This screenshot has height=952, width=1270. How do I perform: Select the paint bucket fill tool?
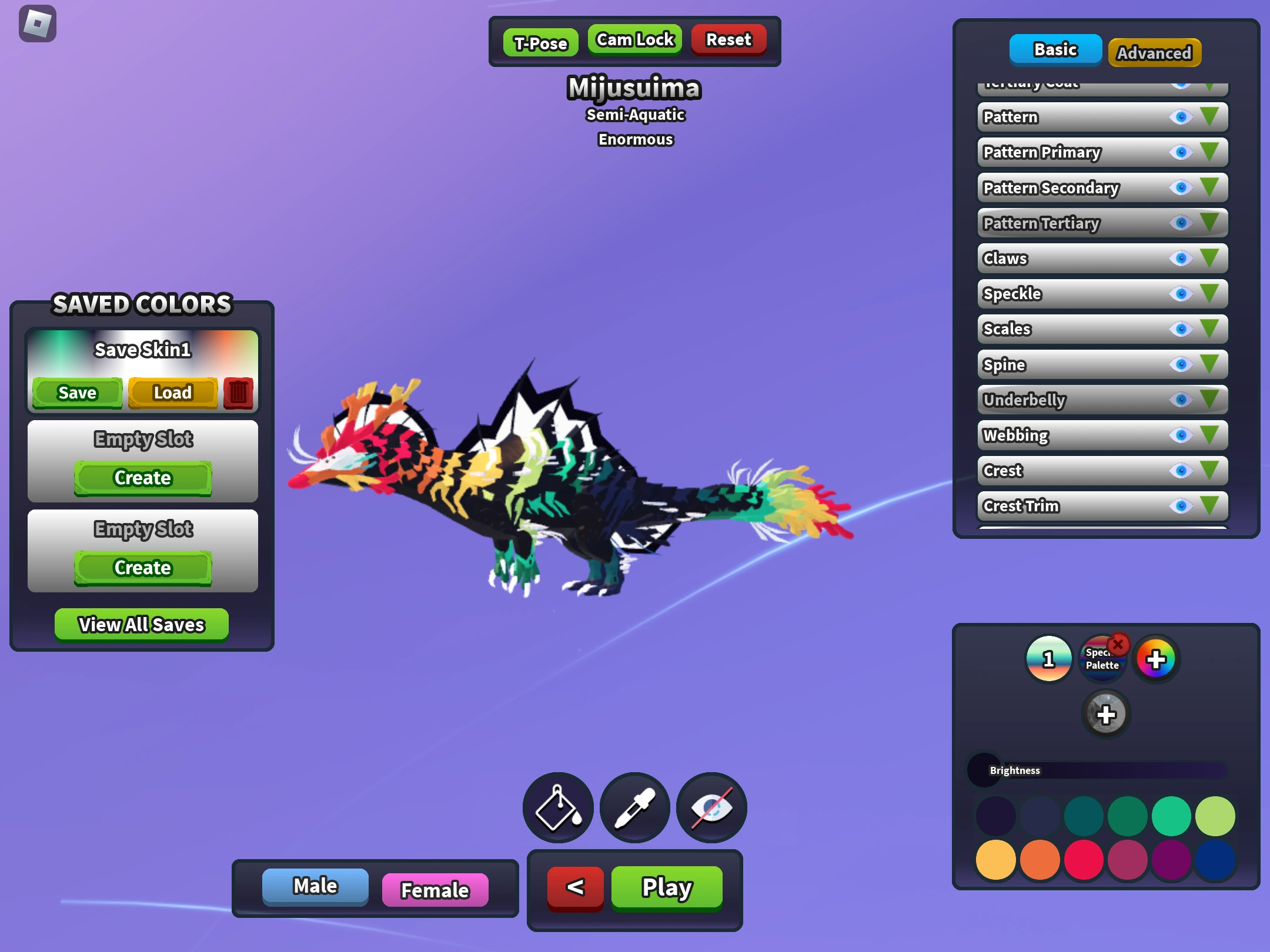click(557, 807)
